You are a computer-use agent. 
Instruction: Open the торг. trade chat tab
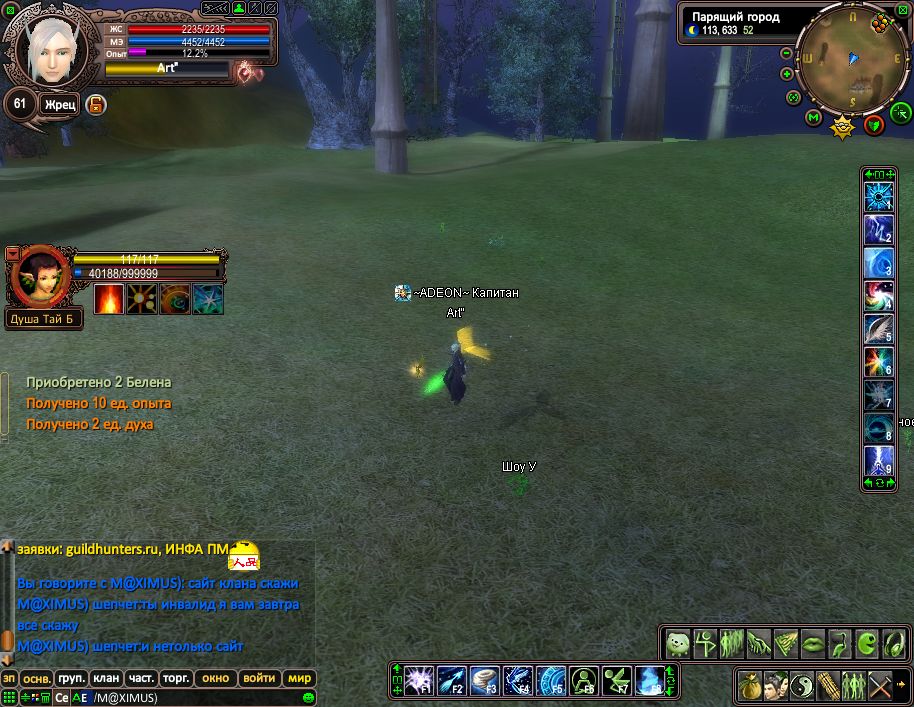(x=176, y=678)
